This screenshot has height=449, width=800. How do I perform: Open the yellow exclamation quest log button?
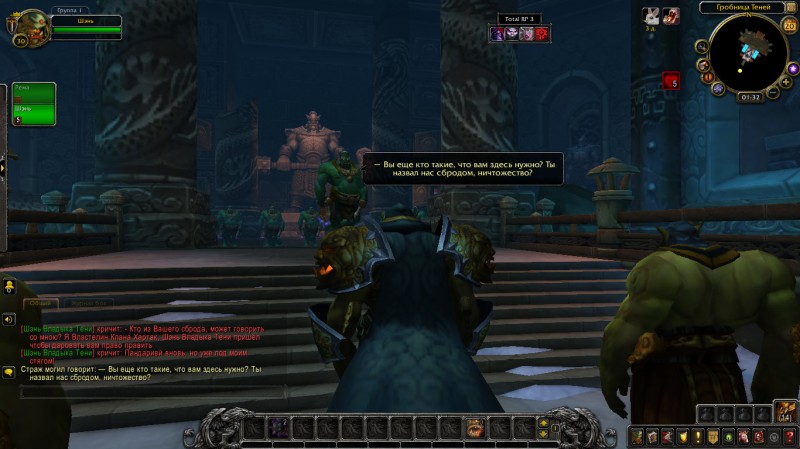[x=697, y=437]
